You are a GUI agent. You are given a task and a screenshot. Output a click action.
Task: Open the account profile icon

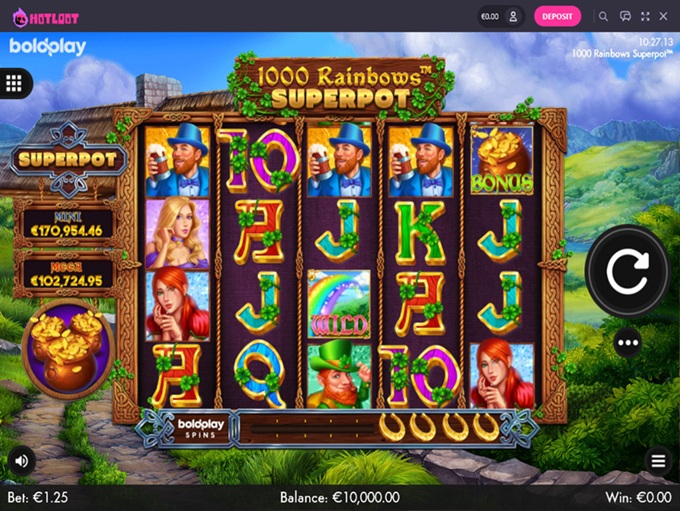[x=513, y=16]
